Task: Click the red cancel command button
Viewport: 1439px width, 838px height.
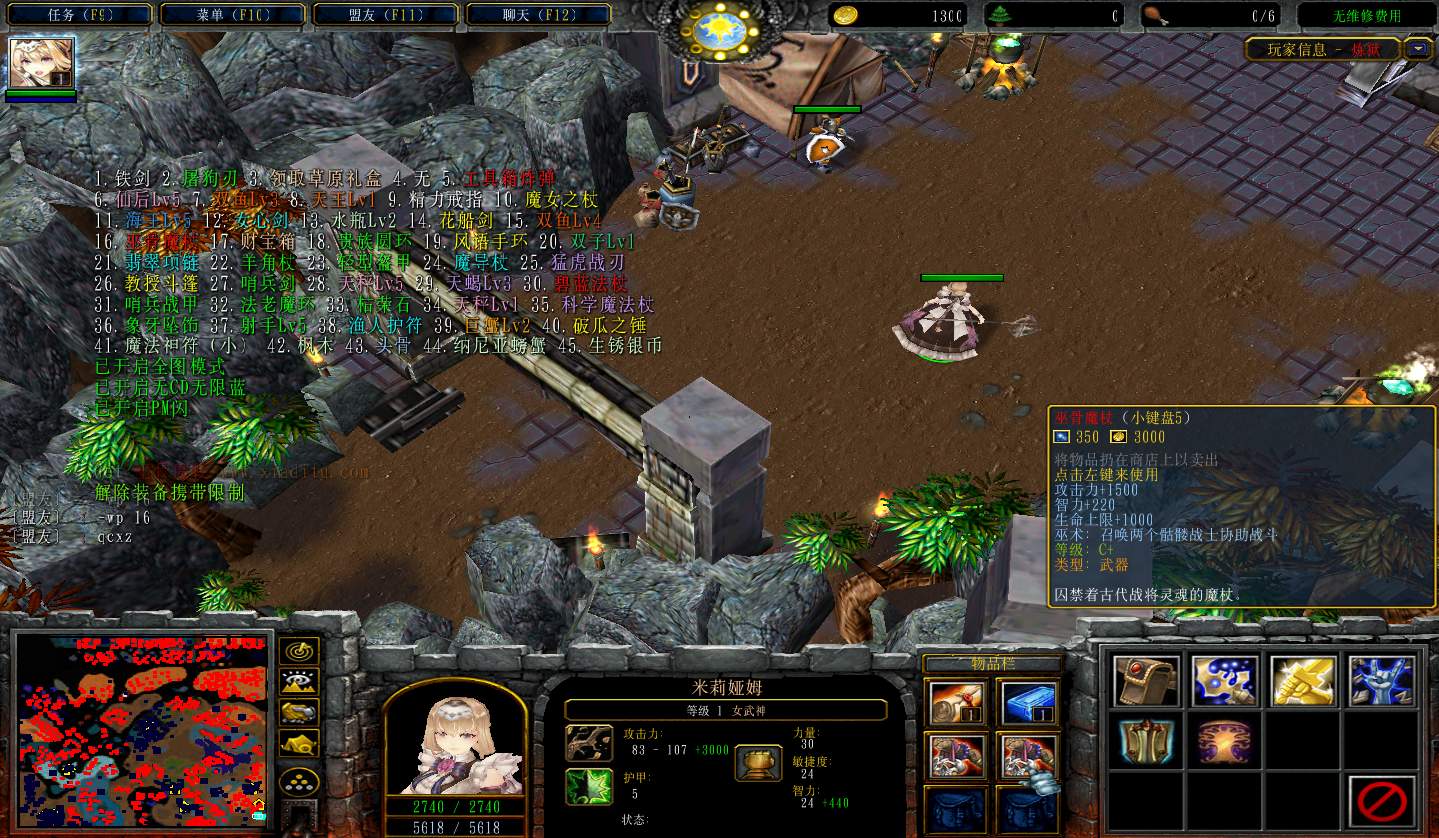Action: [1381, 800]
